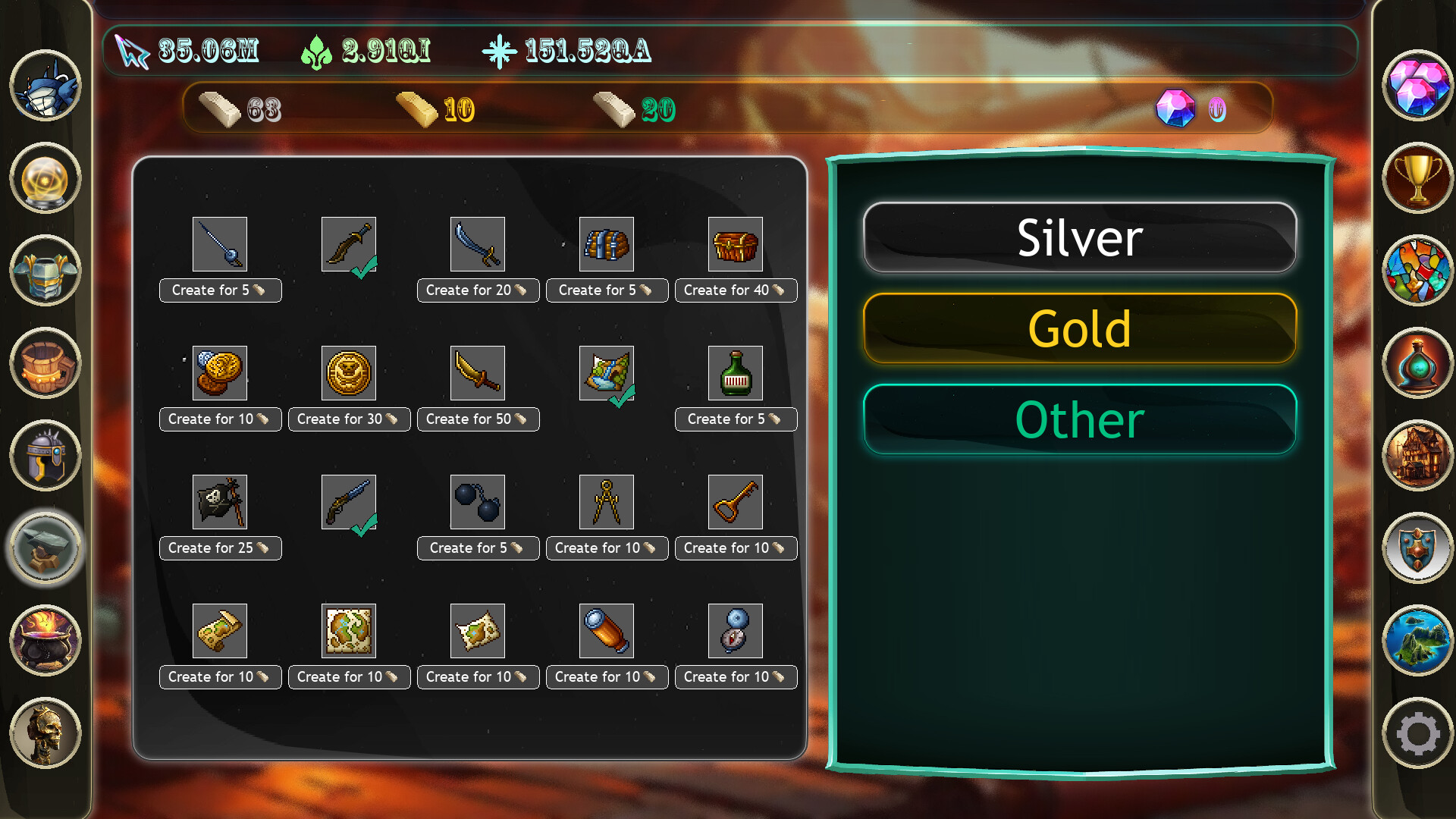Screen dimensions: 1456x819
Task: Switch to the Silver tab
Action: 1080,237
